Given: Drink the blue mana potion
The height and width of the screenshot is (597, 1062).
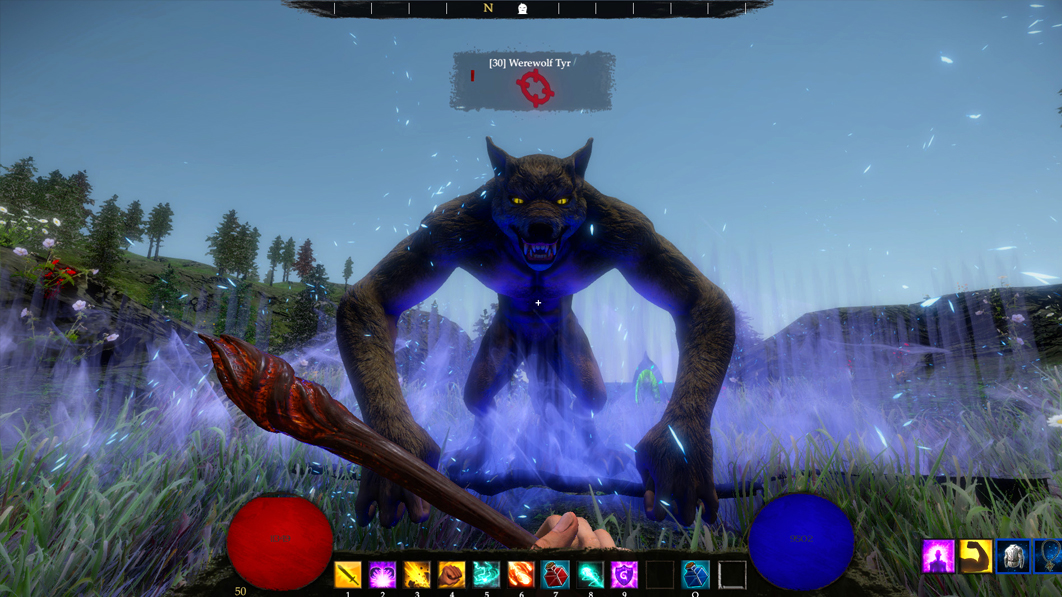Looking at the screenshot, I should pos(695,575).
